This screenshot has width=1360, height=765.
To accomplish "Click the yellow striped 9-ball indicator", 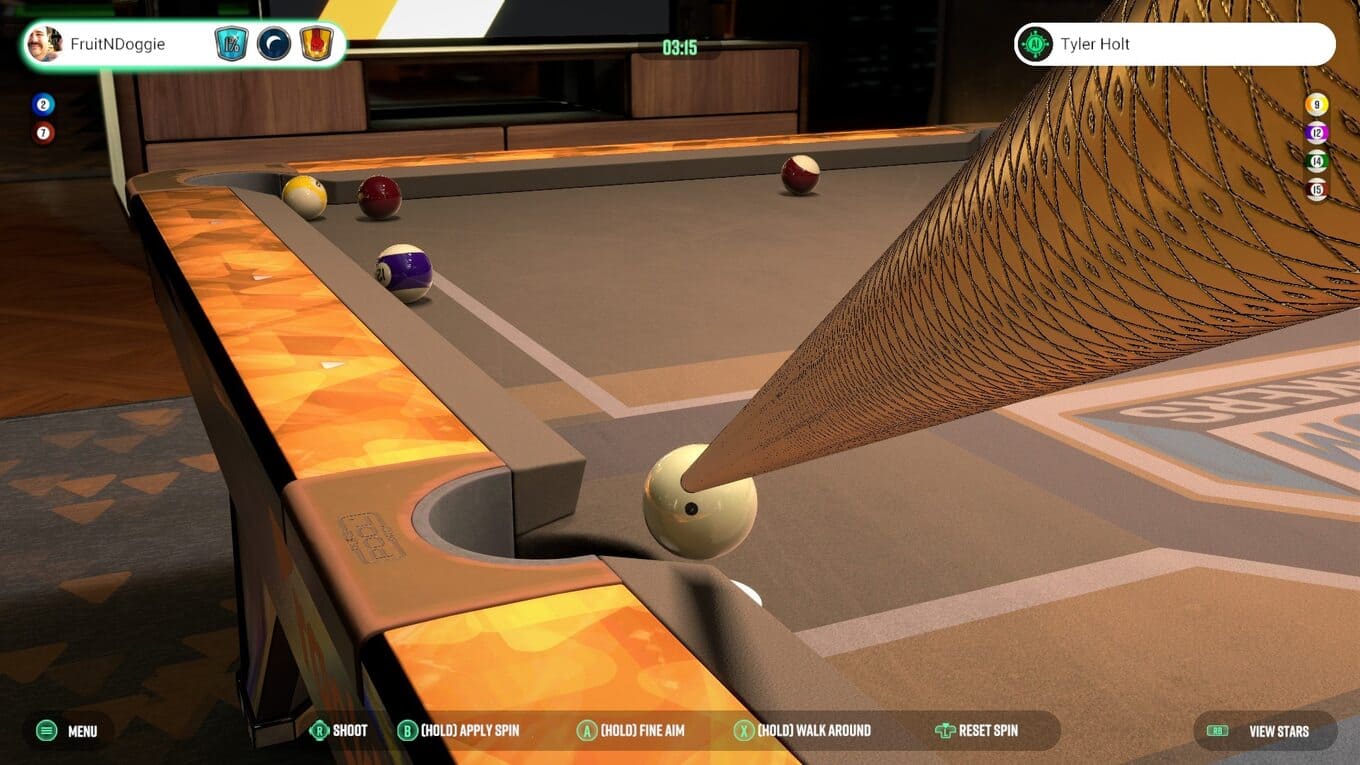I will (x=1317, y=104).
